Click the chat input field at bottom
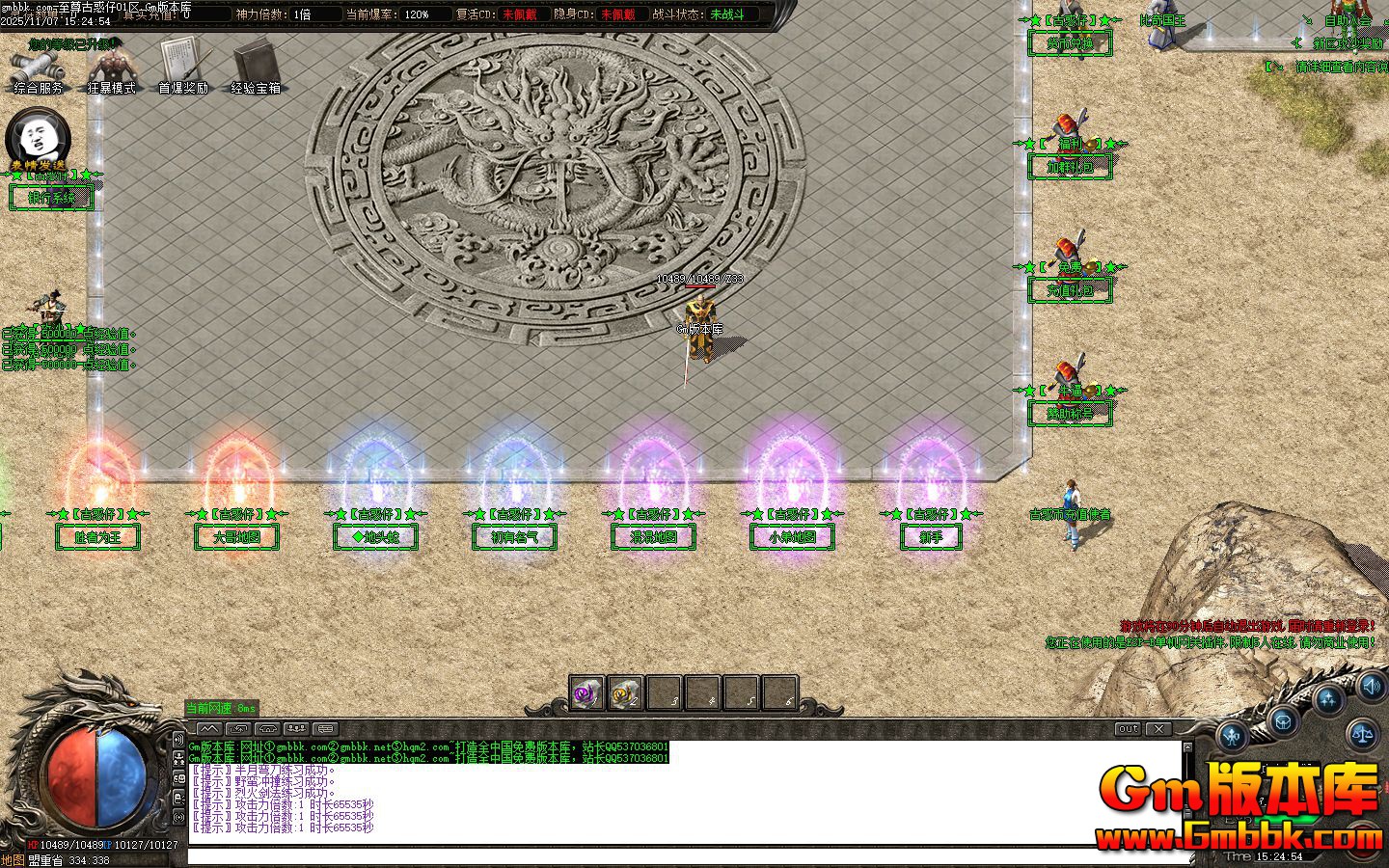This screenshot has height=868, width=1389. (675, 853)
